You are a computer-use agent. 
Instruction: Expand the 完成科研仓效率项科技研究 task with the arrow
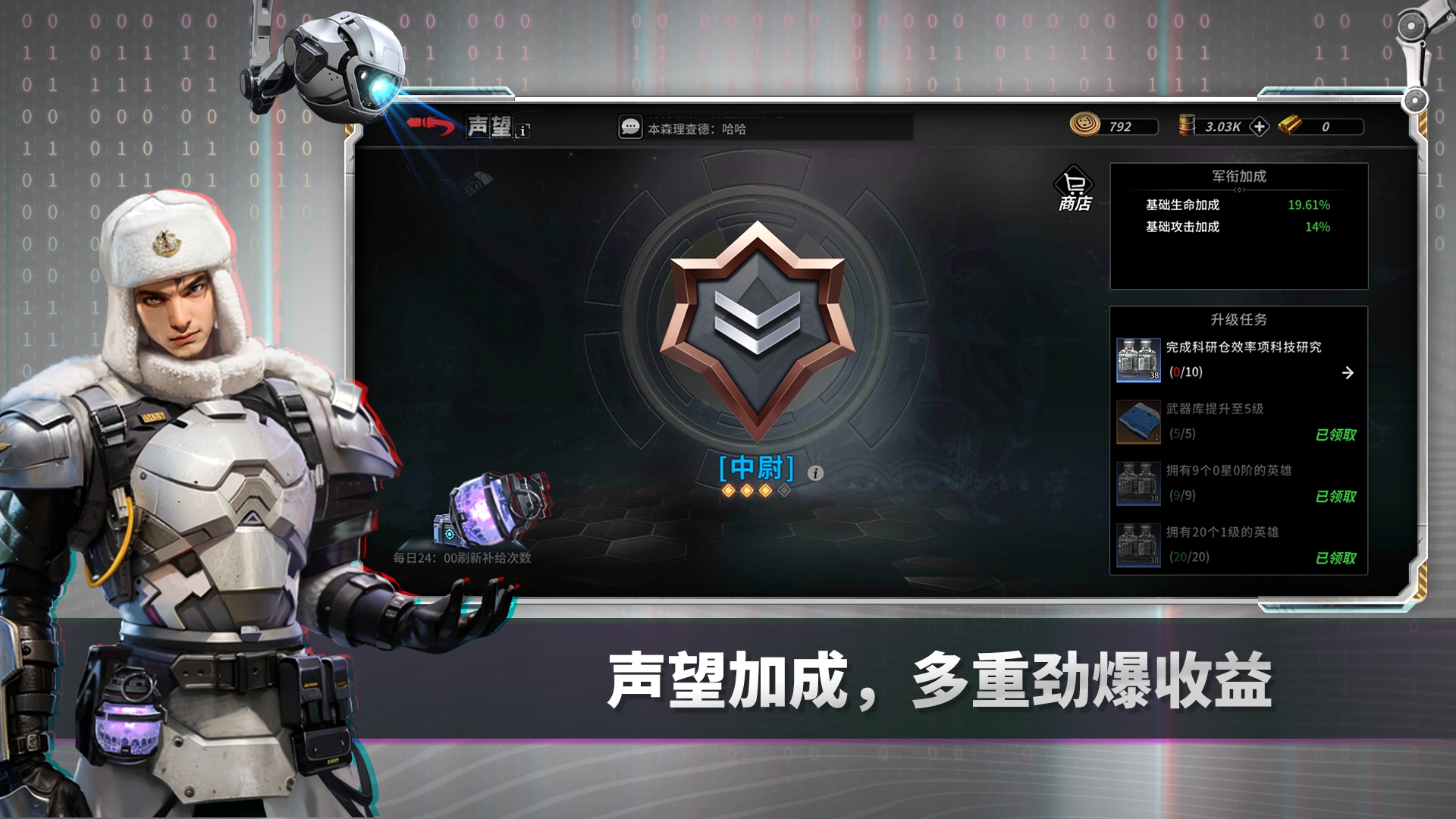point(1349,372)
